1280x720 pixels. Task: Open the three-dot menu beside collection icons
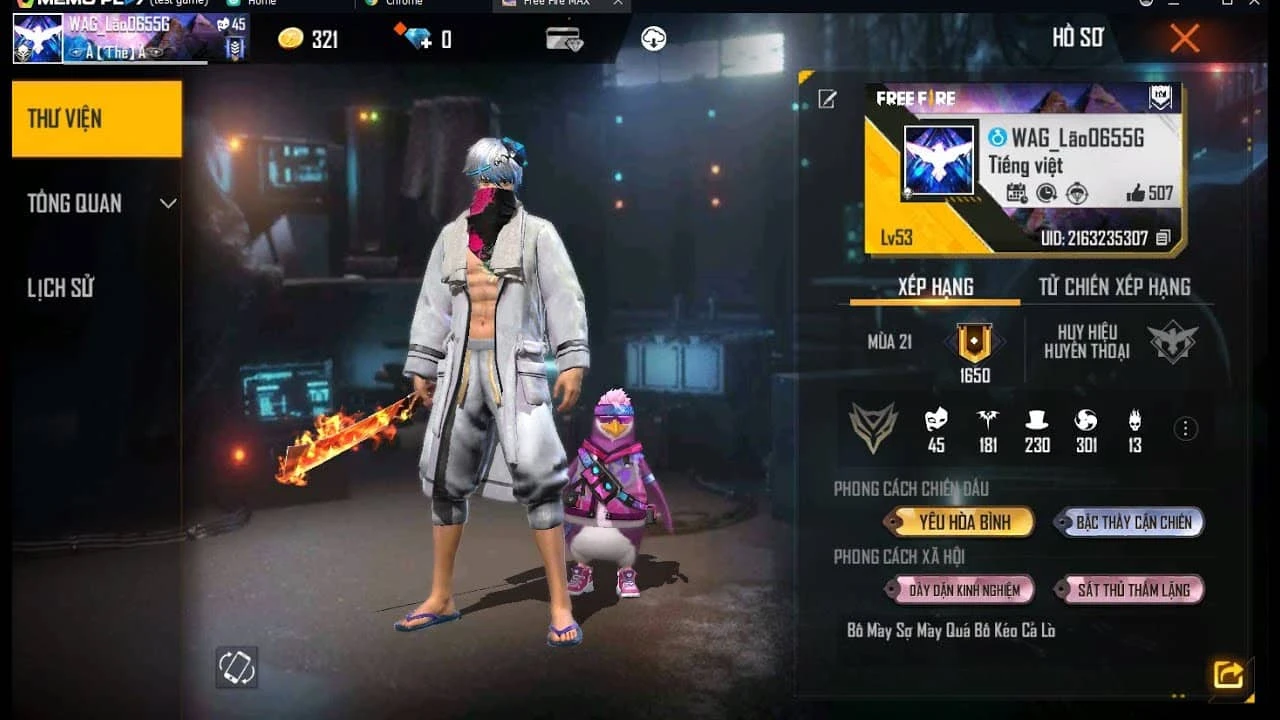(x=1185, y=428)
